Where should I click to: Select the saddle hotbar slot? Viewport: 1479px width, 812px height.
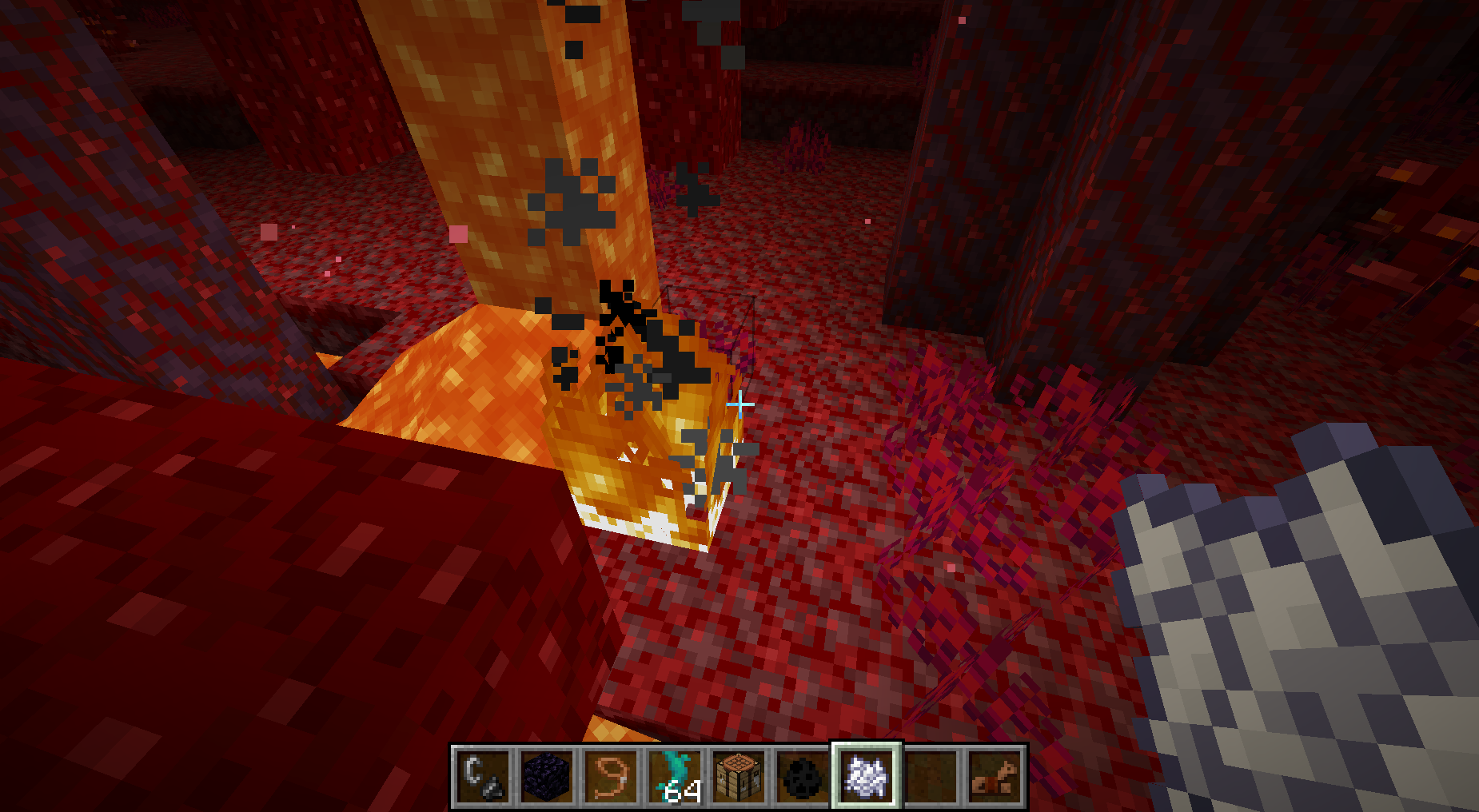pyautogui.click(x=995, y=776)
